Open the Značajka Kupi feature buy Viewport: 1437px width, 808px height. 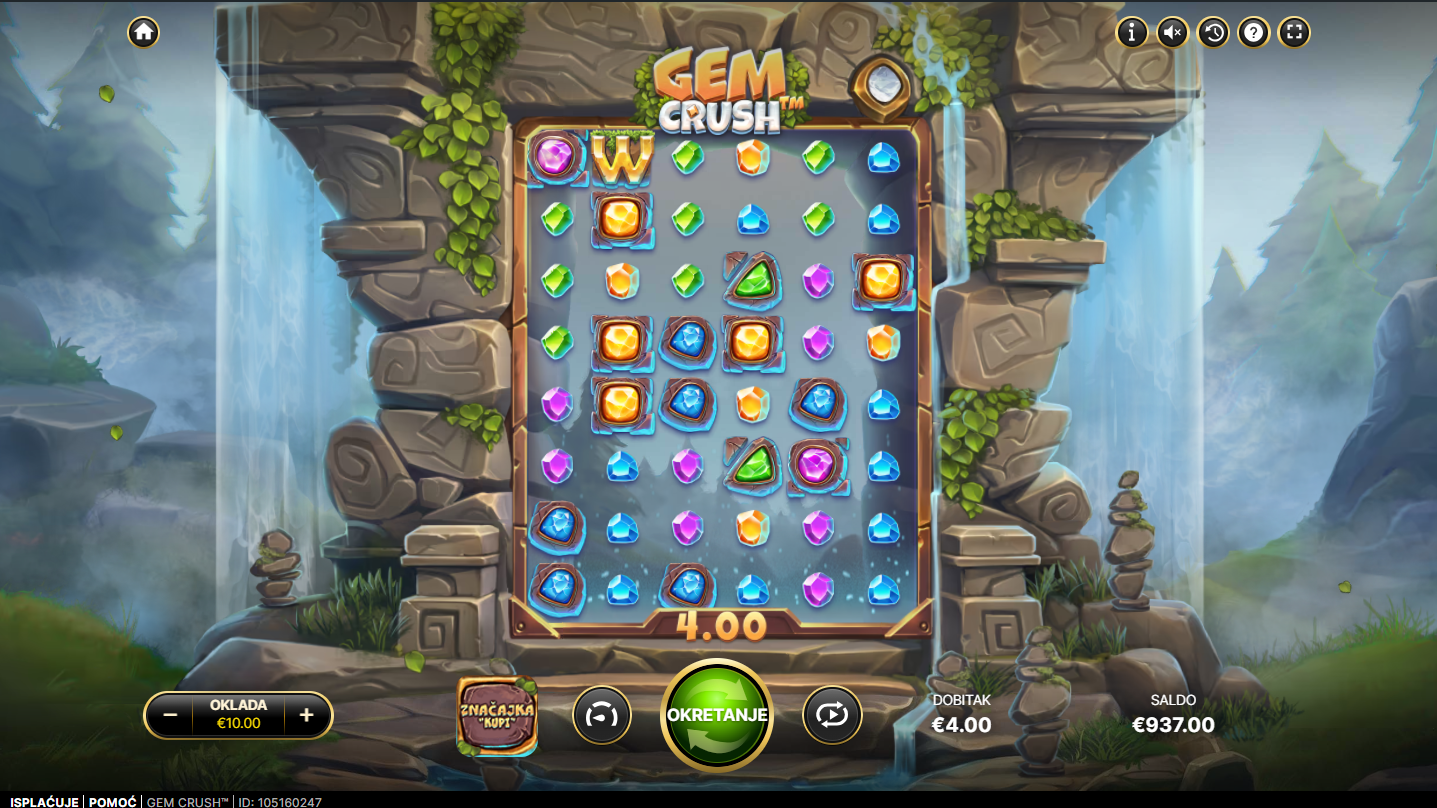coord(497,715)
